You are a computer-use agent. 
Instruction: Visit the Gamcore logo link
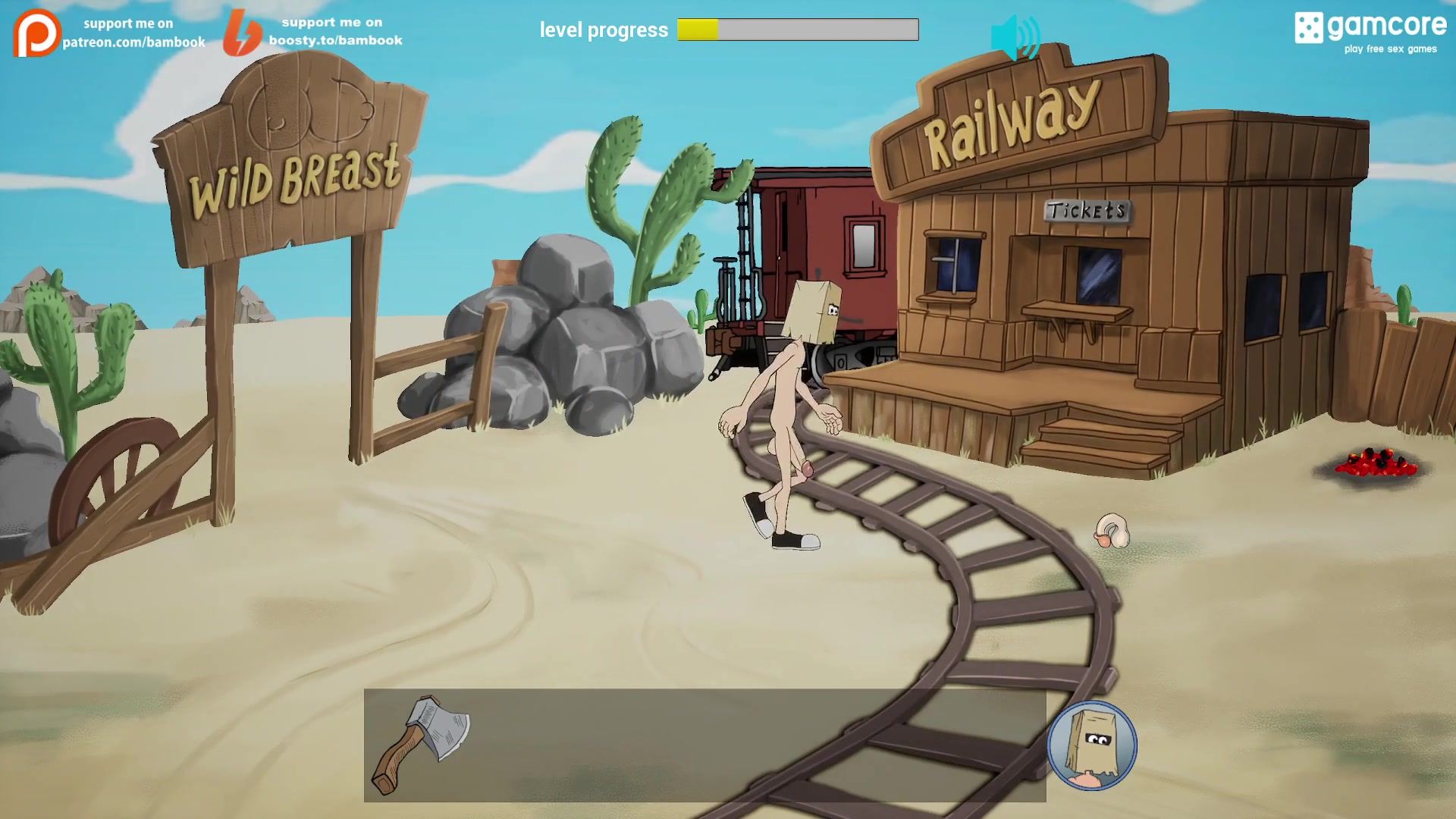coord(1370,32)
